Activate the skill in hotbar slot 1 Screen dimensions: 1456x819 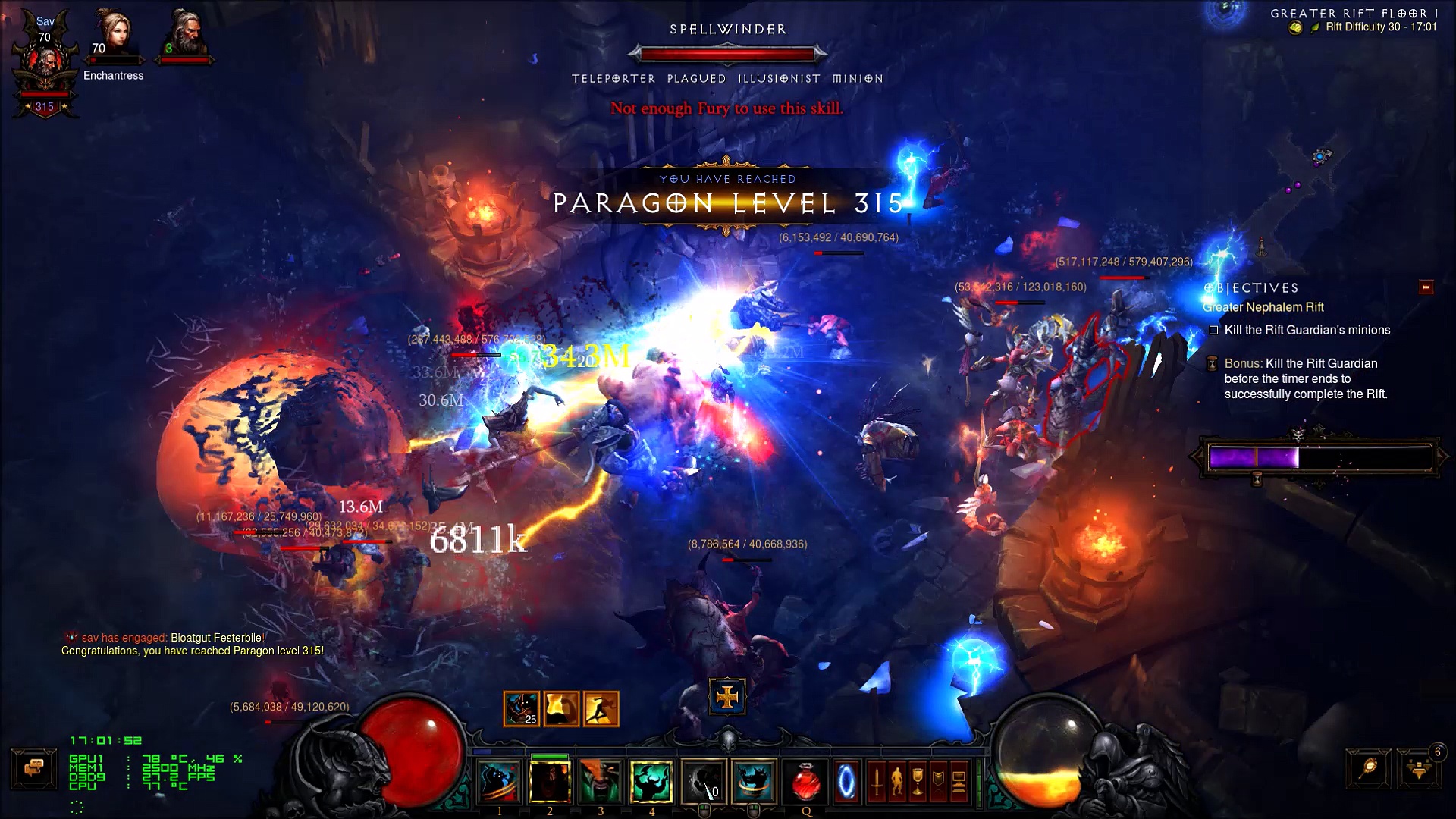coord(499,781)
